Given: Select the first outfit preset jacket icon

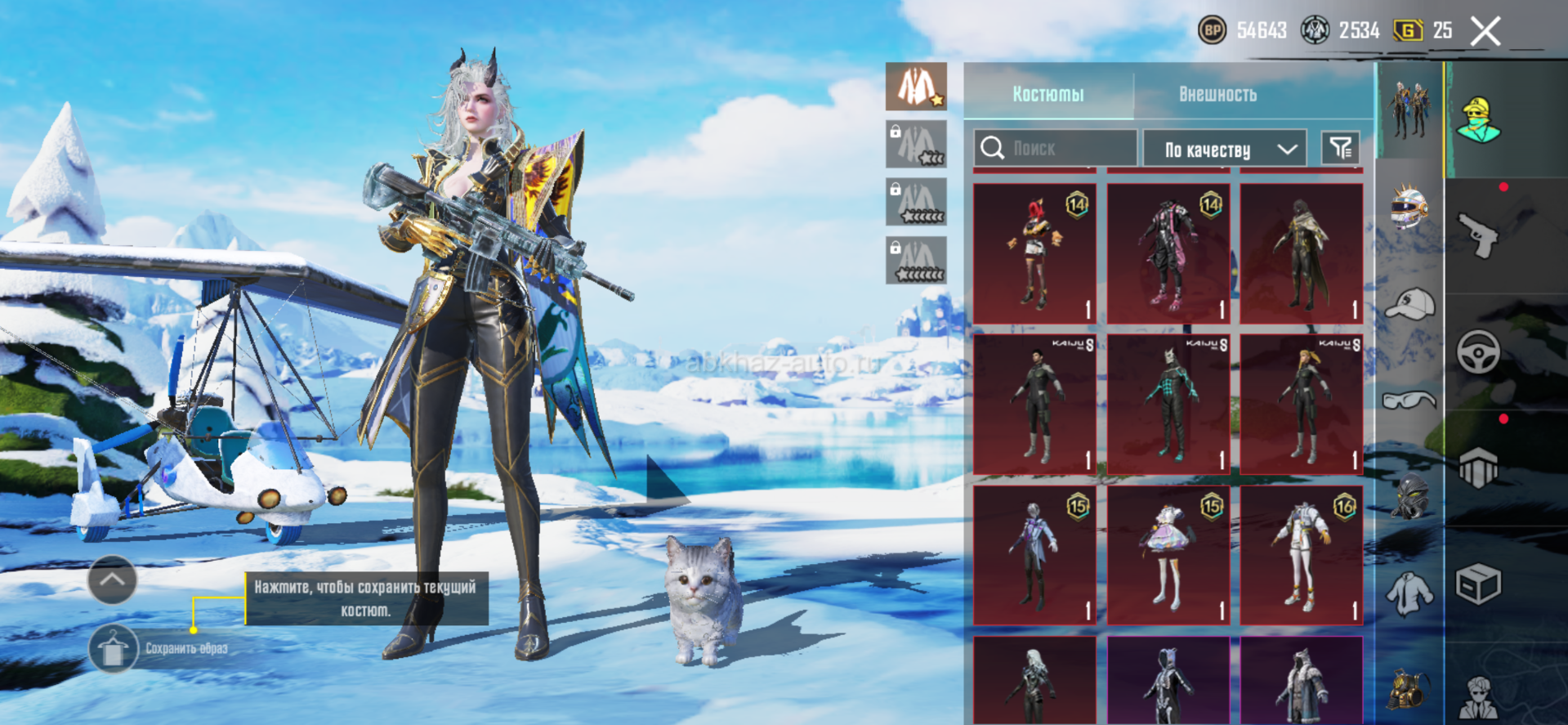Looking at the screenshot, I should [916, 87].
